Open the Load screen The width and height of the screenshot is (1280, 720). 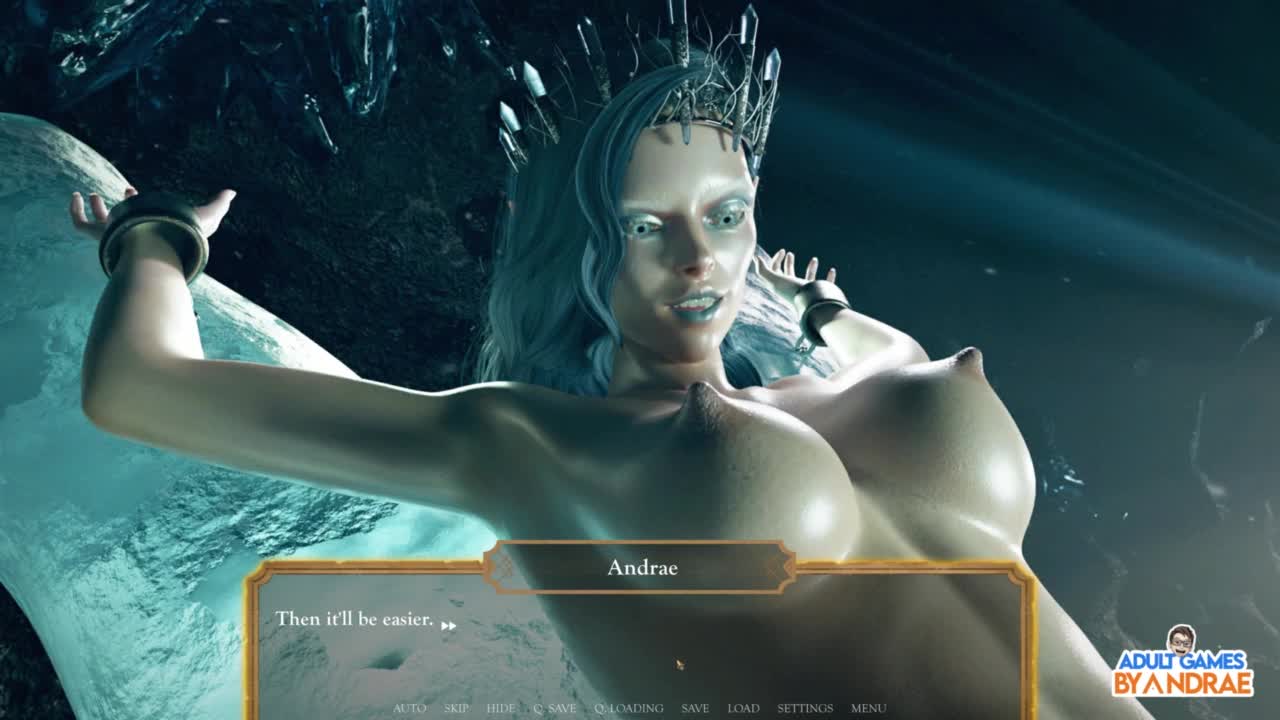743,708
